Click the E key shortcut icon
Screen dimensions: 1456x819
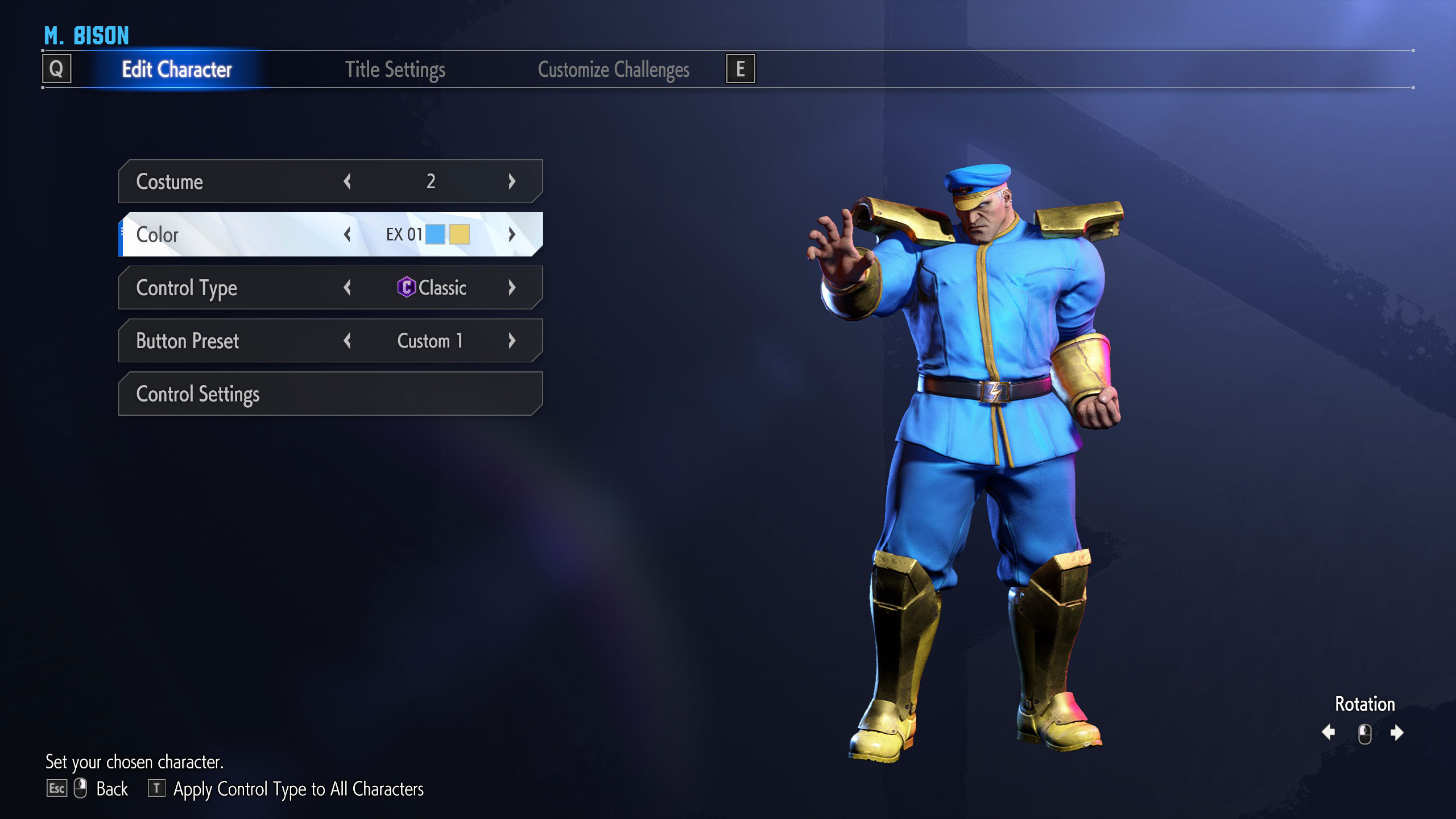coord(741,69)
